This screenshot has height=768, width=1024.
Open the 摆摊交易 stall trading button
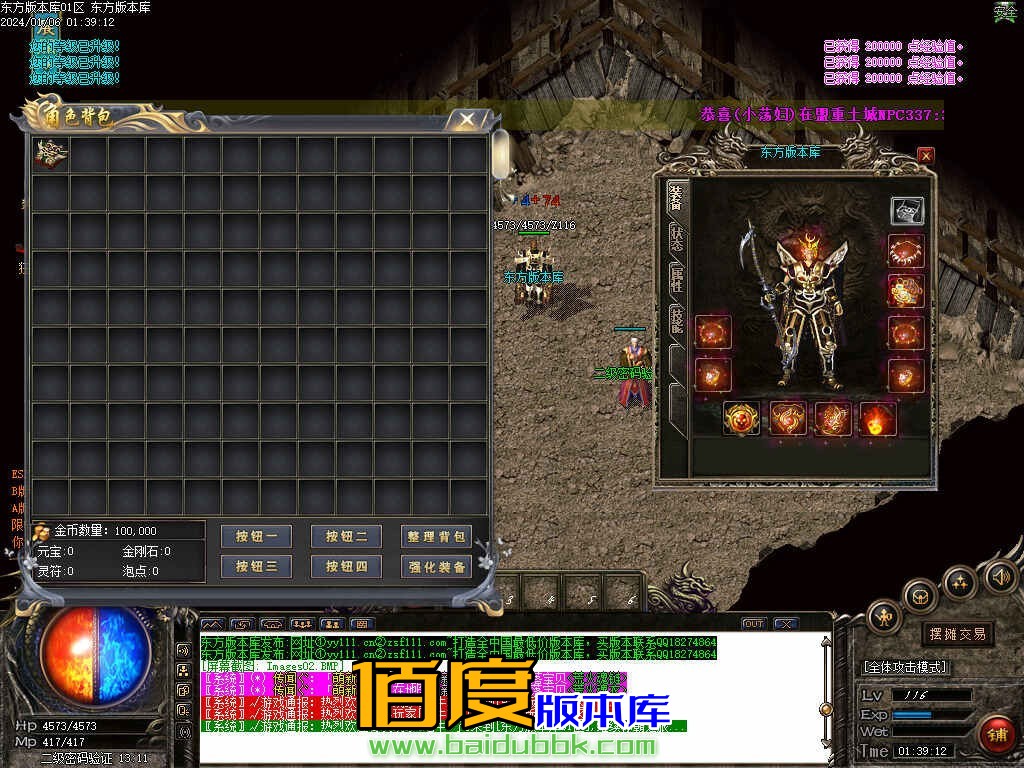pos(957,633)
